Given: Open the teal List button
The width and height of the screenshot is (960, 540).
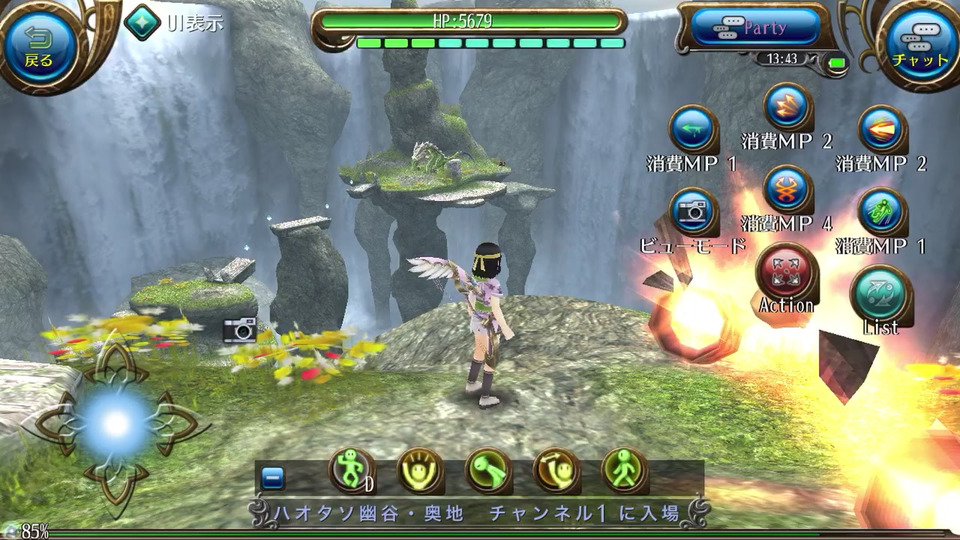Looking at the screenshot, I should point(880,293).
